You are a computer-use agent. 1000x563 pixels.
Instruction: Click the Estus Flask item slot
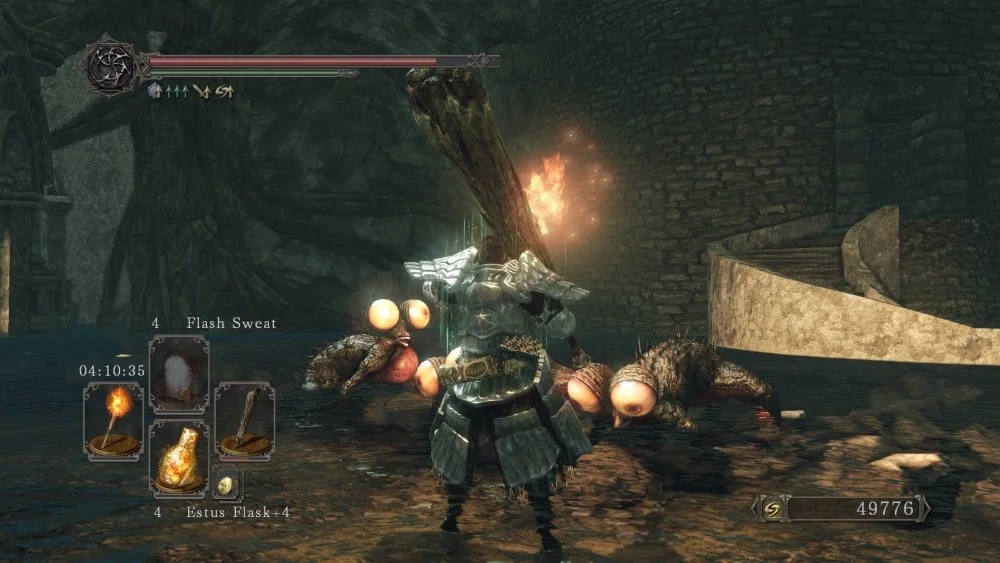pyautogui.click(x=179, y=458)
